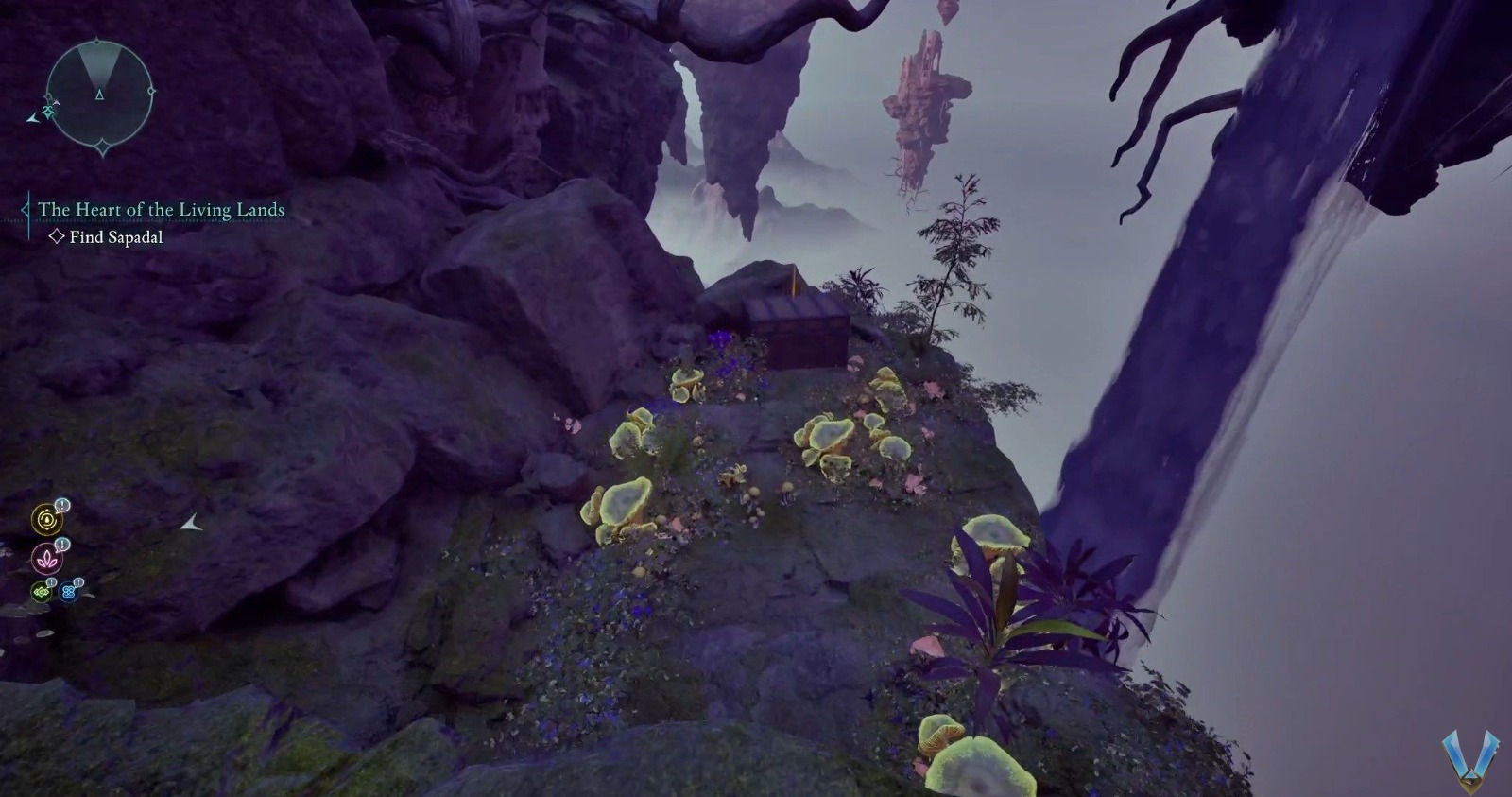Click the blue flower ingredient icon

point(69,591)
